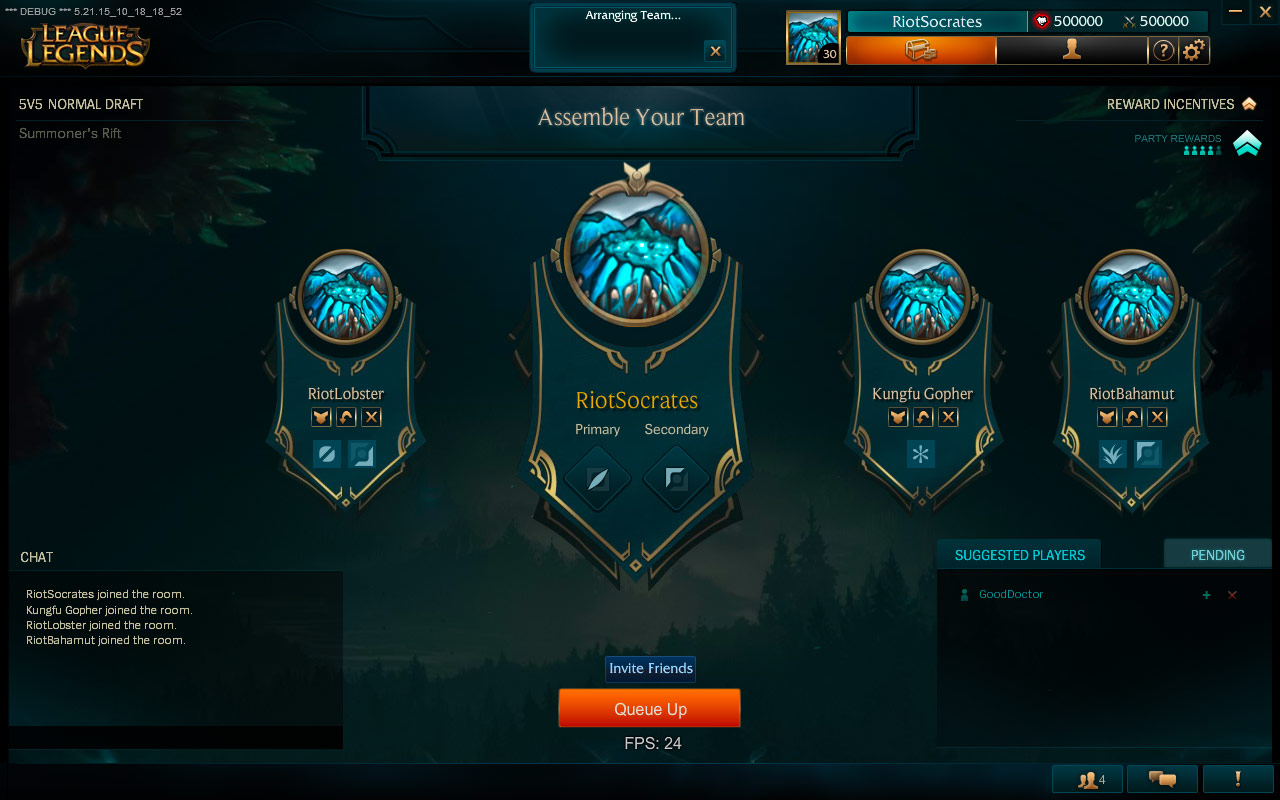Select your Primary role slot
Screen dimensions: 1280x800
pos(597,479)
